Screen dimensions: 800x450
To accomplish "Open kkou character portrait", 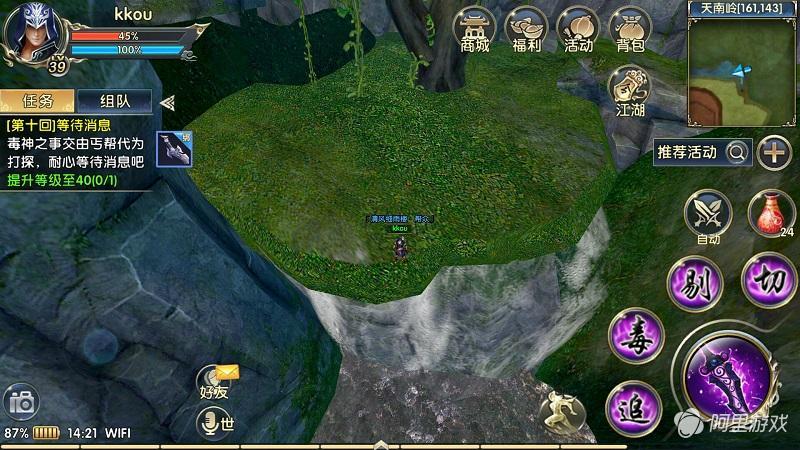I will pos(32,30).
